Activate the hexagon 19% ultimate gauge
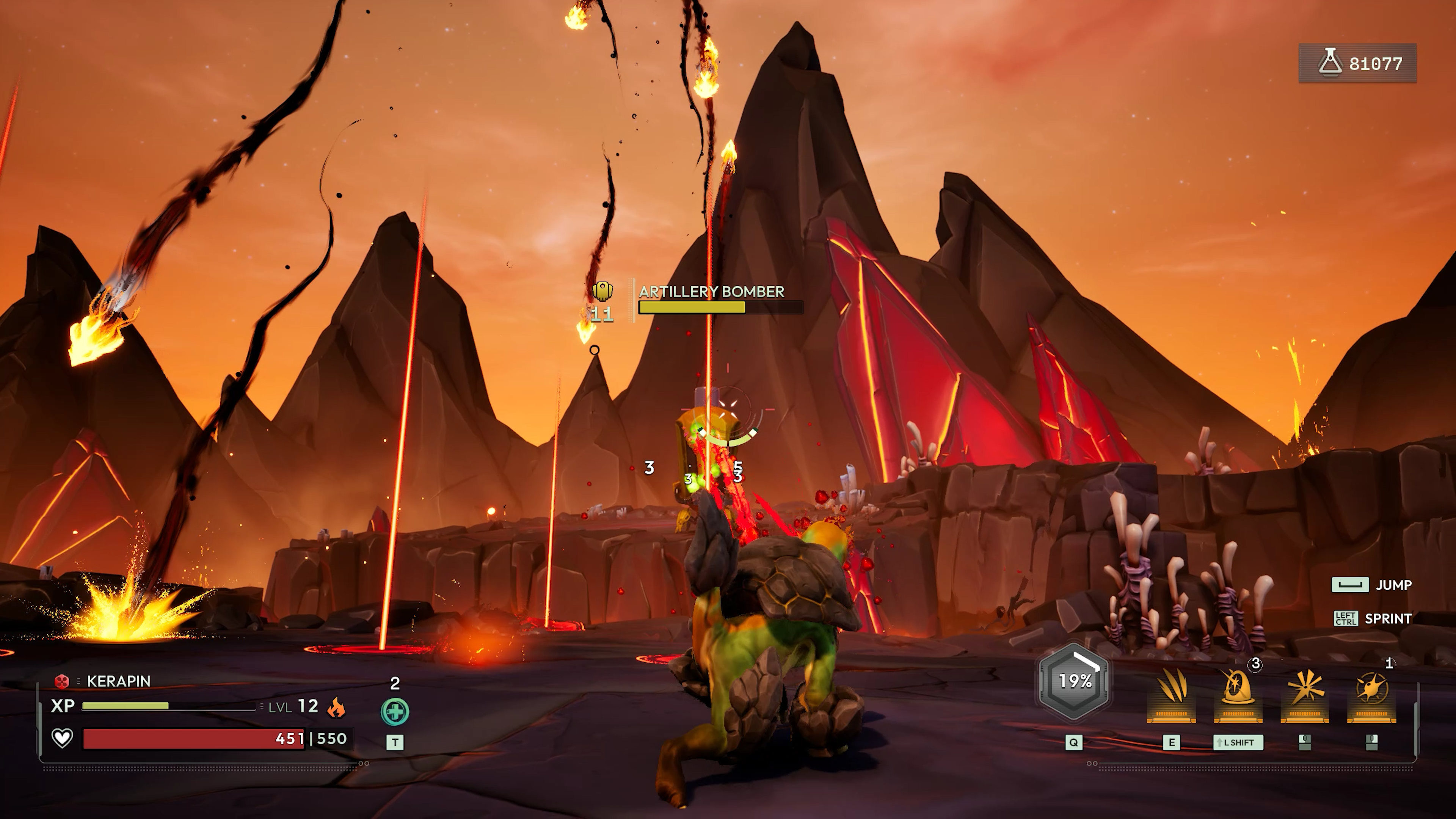 click(1074, 682)
